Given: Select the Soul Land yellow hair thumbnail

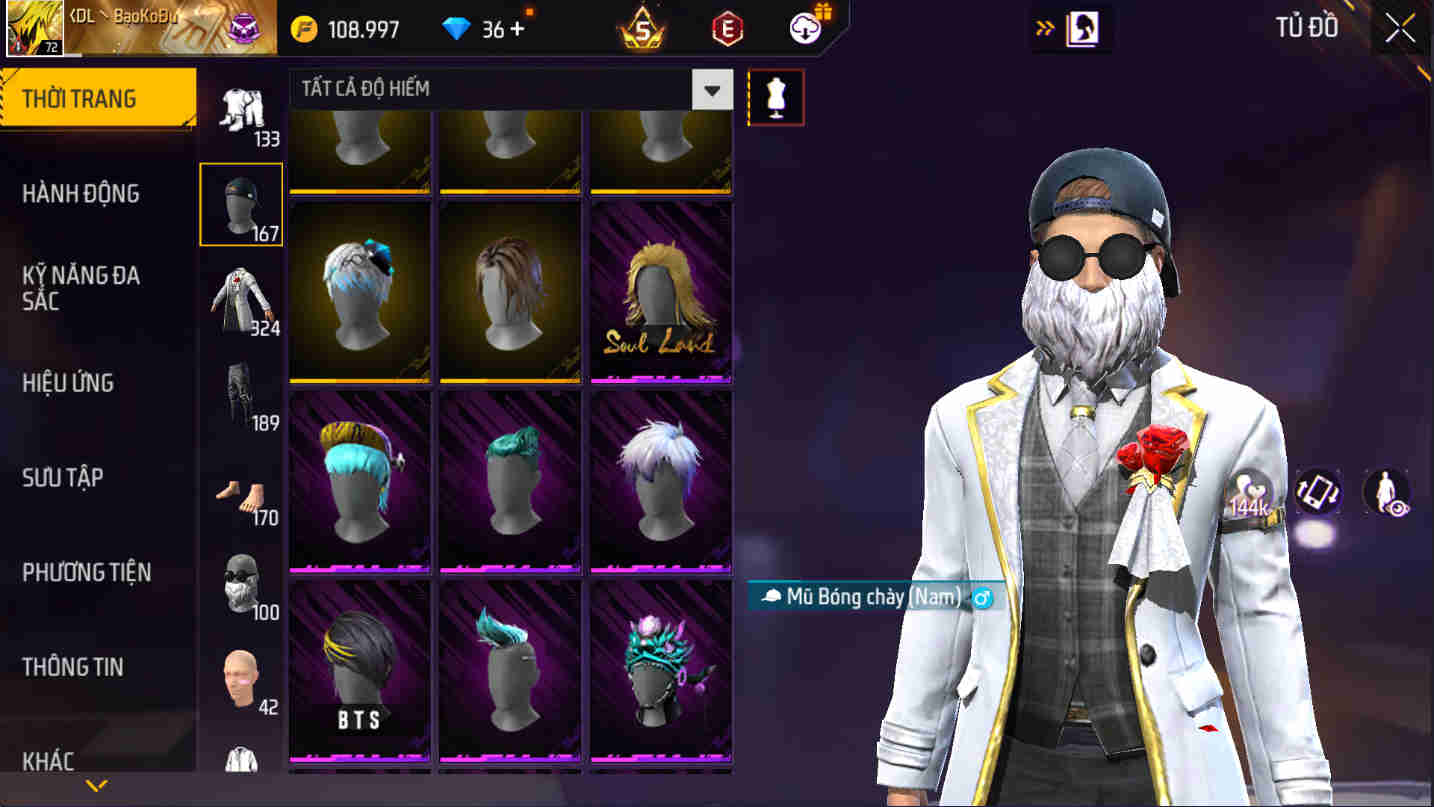Looking at the screenshot, I should click(660, 289).
